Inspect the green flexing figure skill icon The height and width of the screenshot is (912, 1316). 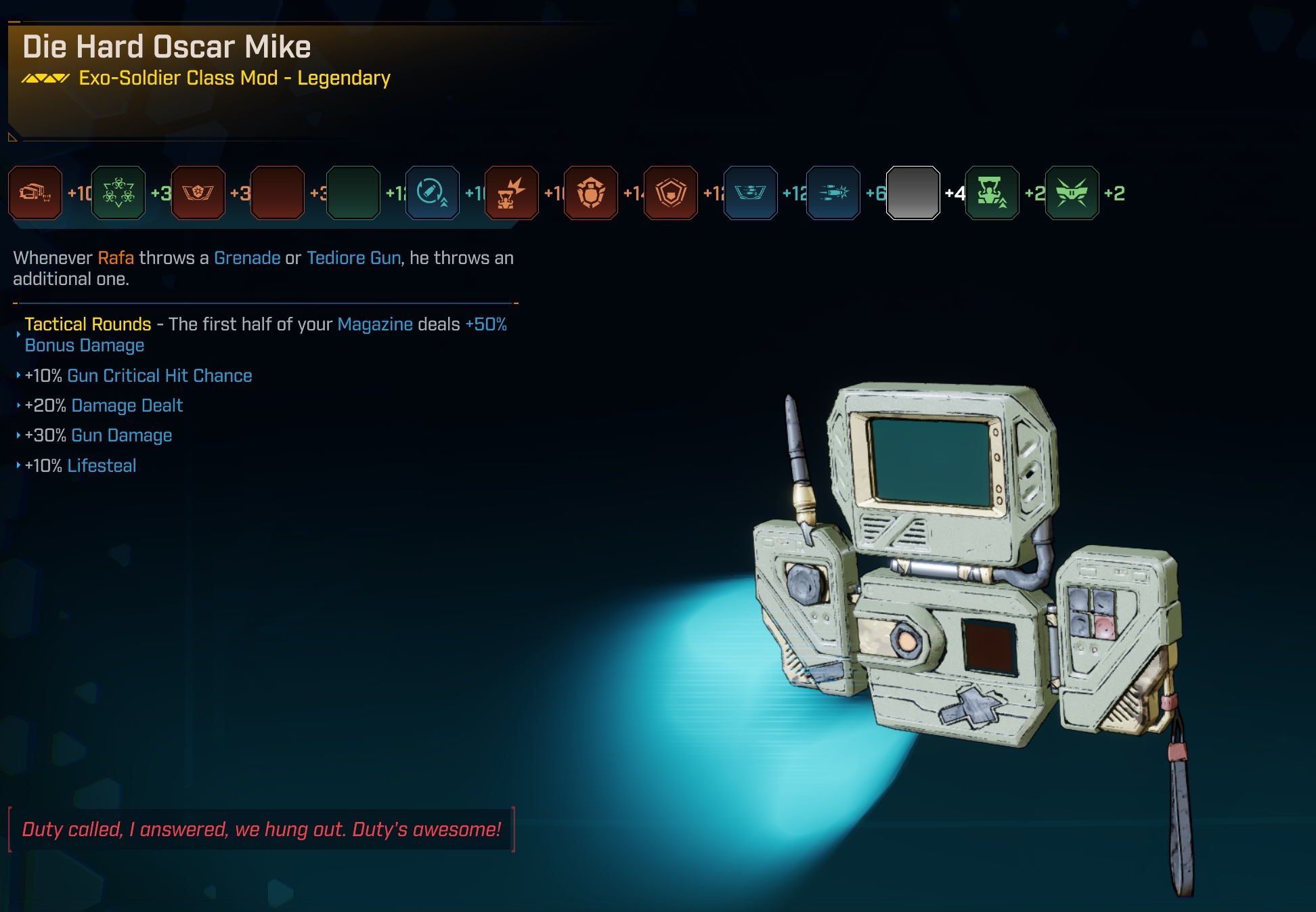pos(992,193)
